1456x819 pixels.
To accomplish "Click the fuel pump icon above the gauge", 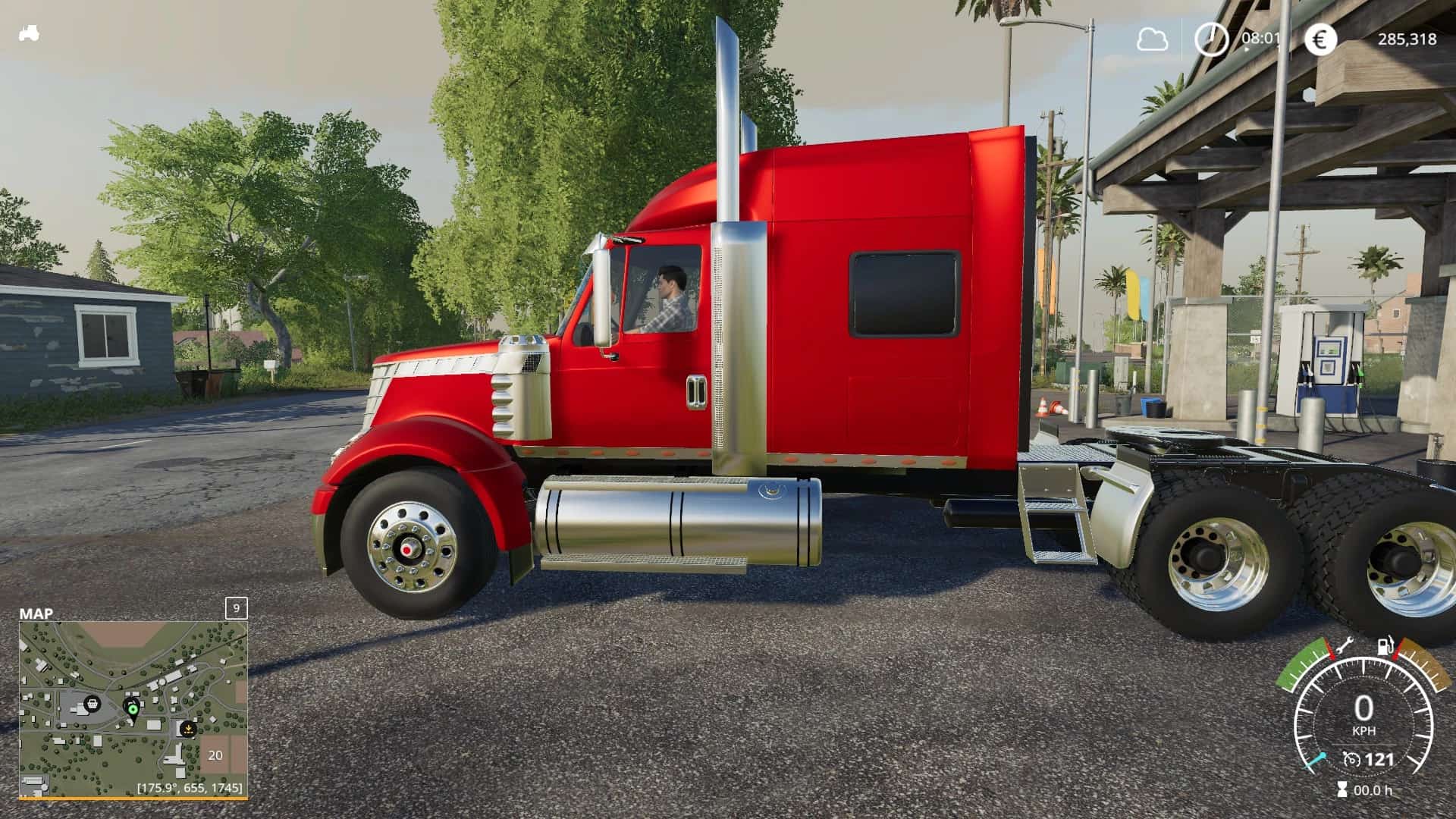I will coord(1385,646).
